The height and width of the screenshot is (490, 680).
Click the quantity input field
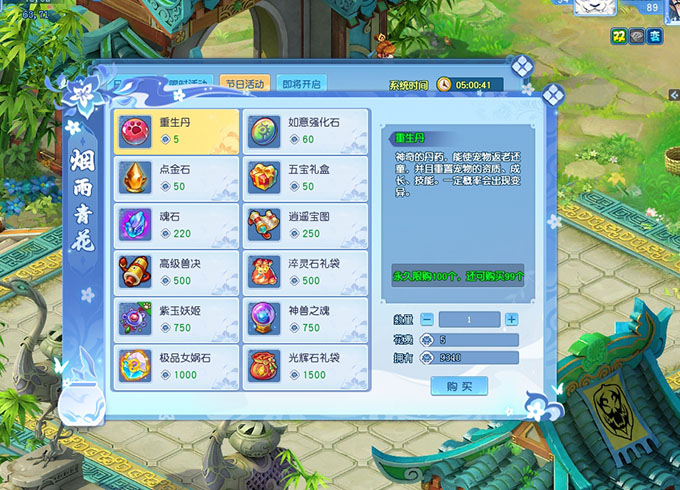coord(469,319)
